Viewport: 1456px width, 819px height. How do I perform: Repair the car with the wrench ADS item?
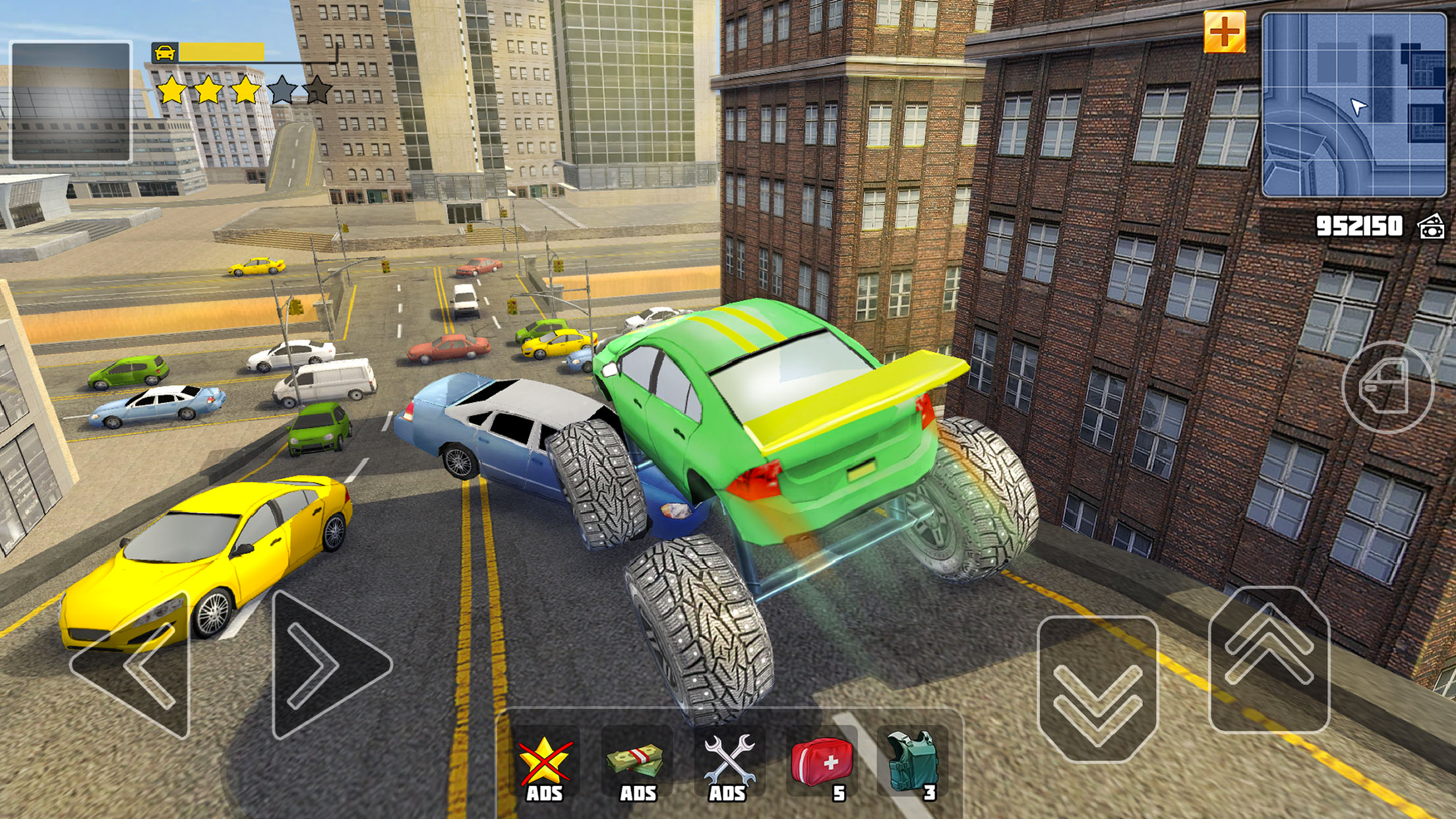click(x=729, y=765)
